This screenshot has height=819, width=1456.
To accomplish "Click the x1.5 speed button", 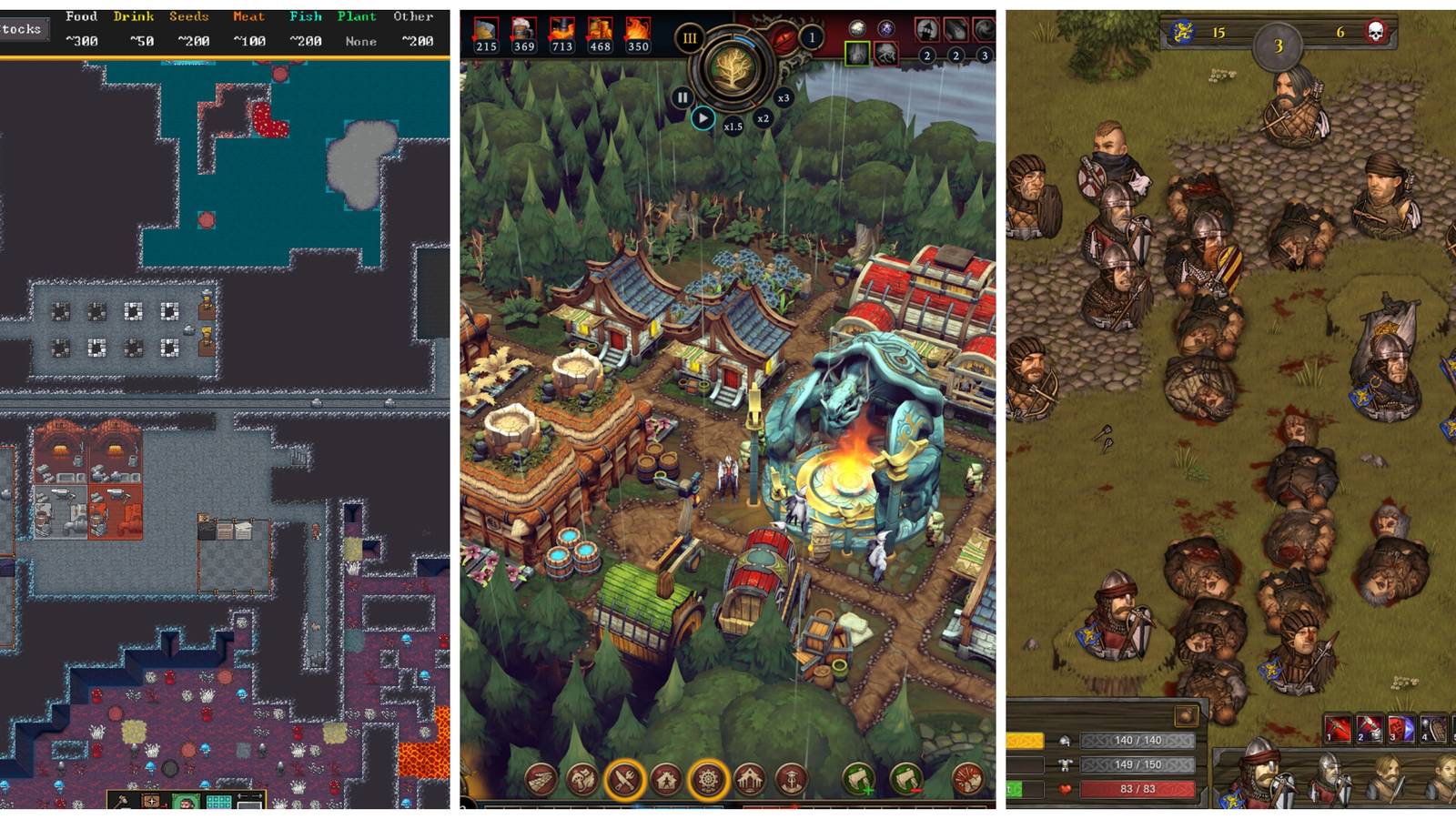I will point(733,125).
